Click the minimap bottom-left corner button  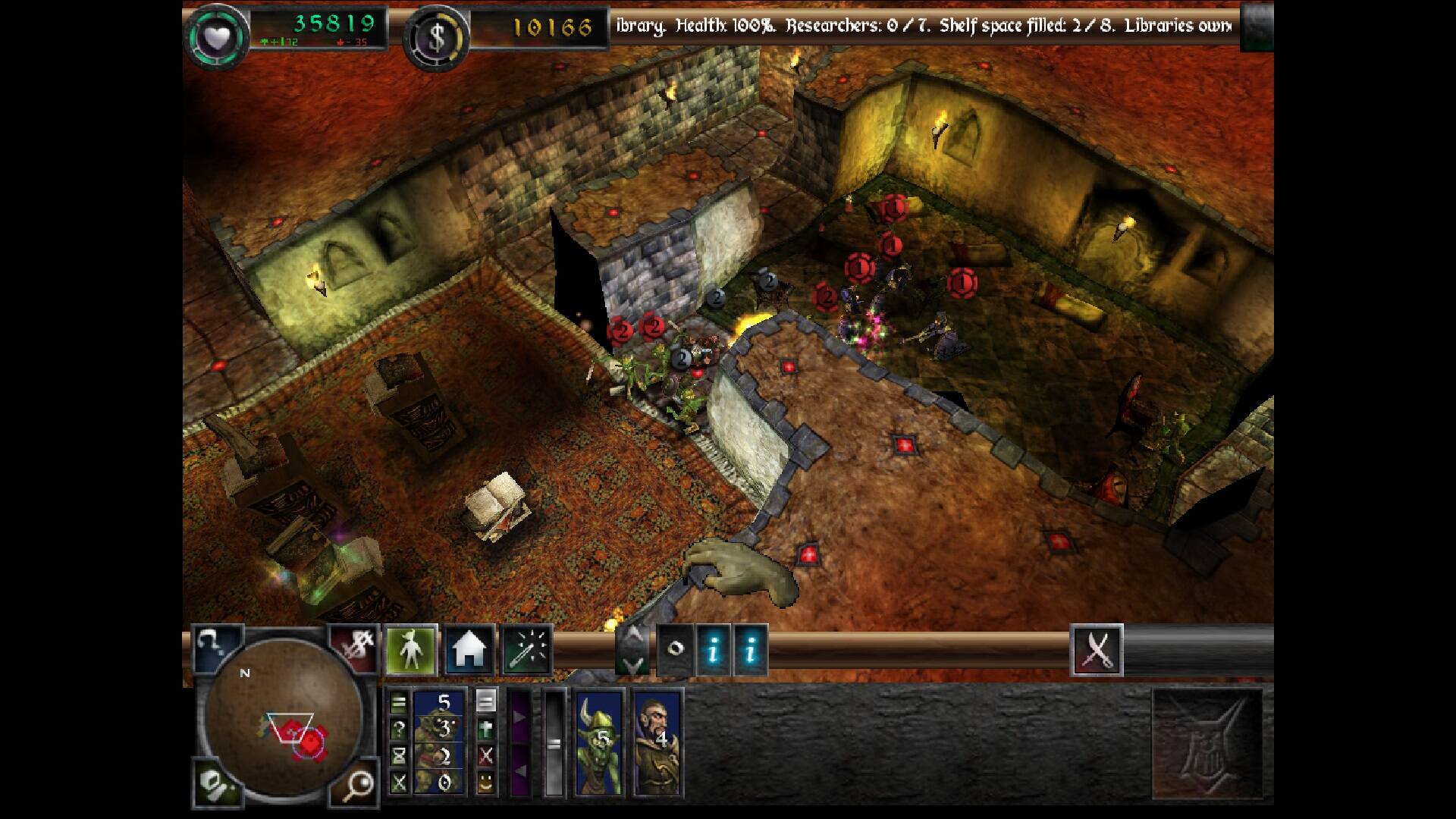point(216,783)
